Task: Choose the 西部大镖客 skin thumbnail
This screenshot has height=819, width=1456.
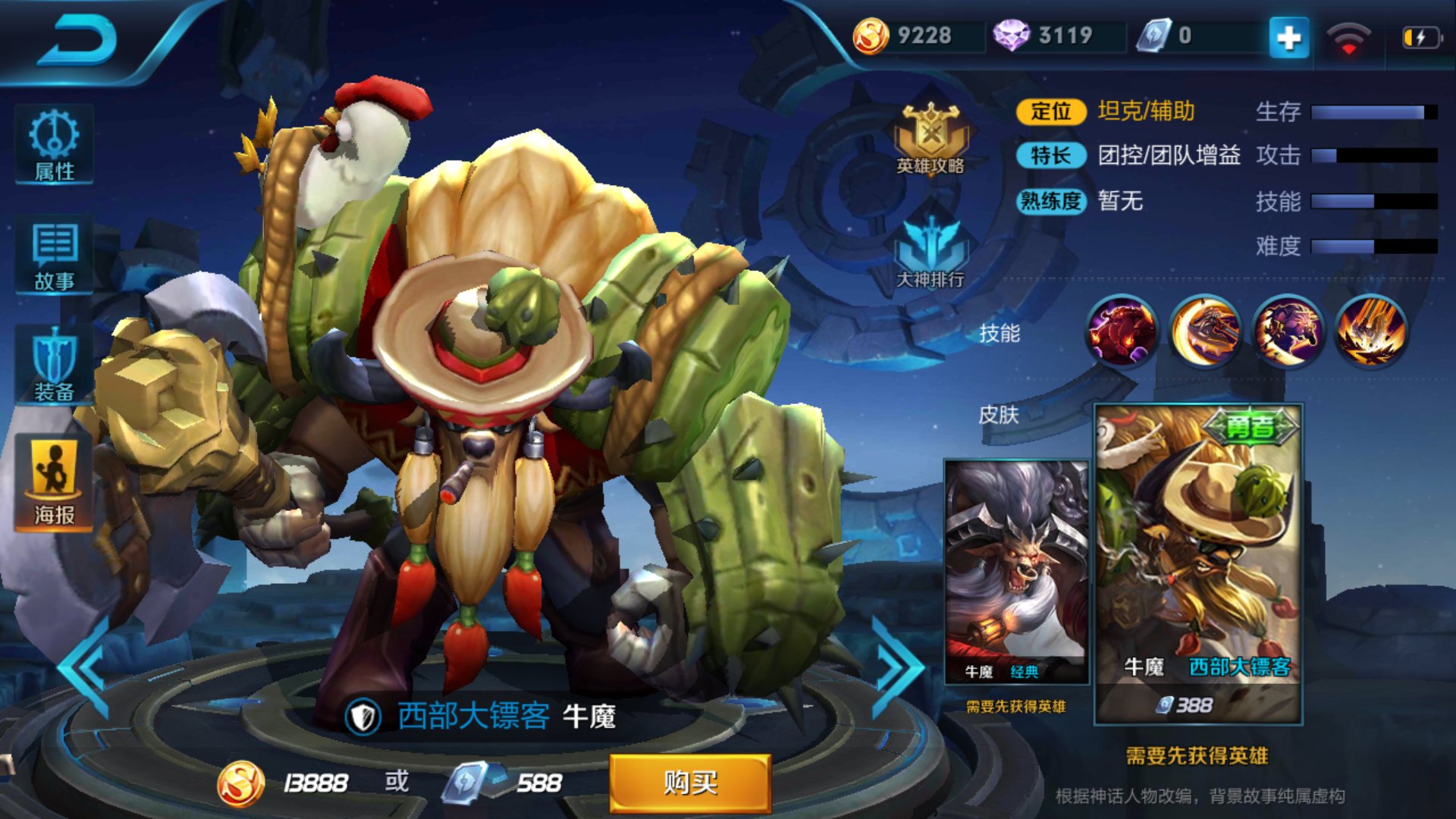Action: pyautogui.click(x=1198, y=561)
